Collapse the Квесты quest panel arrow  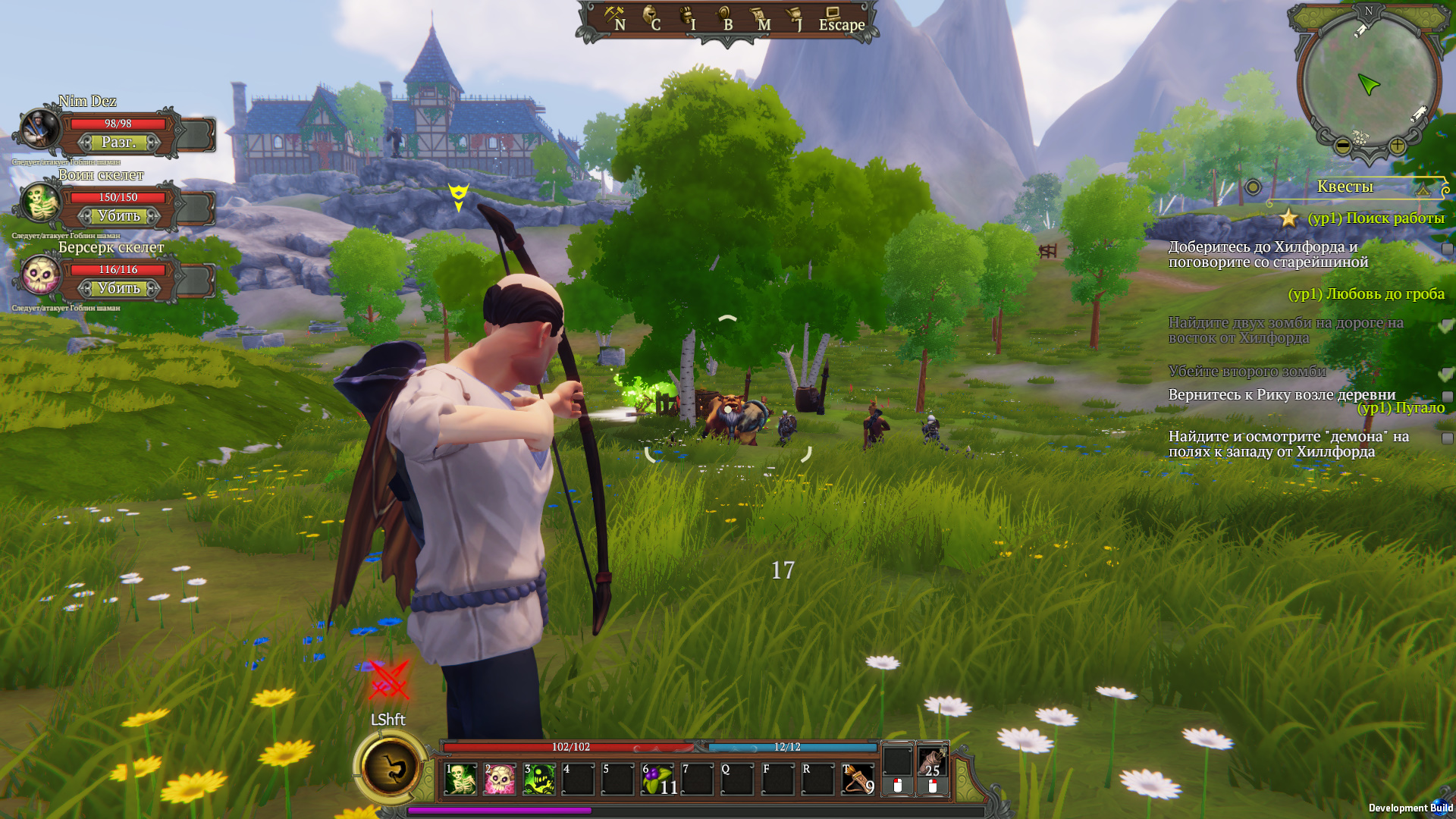pos(1423,190)
